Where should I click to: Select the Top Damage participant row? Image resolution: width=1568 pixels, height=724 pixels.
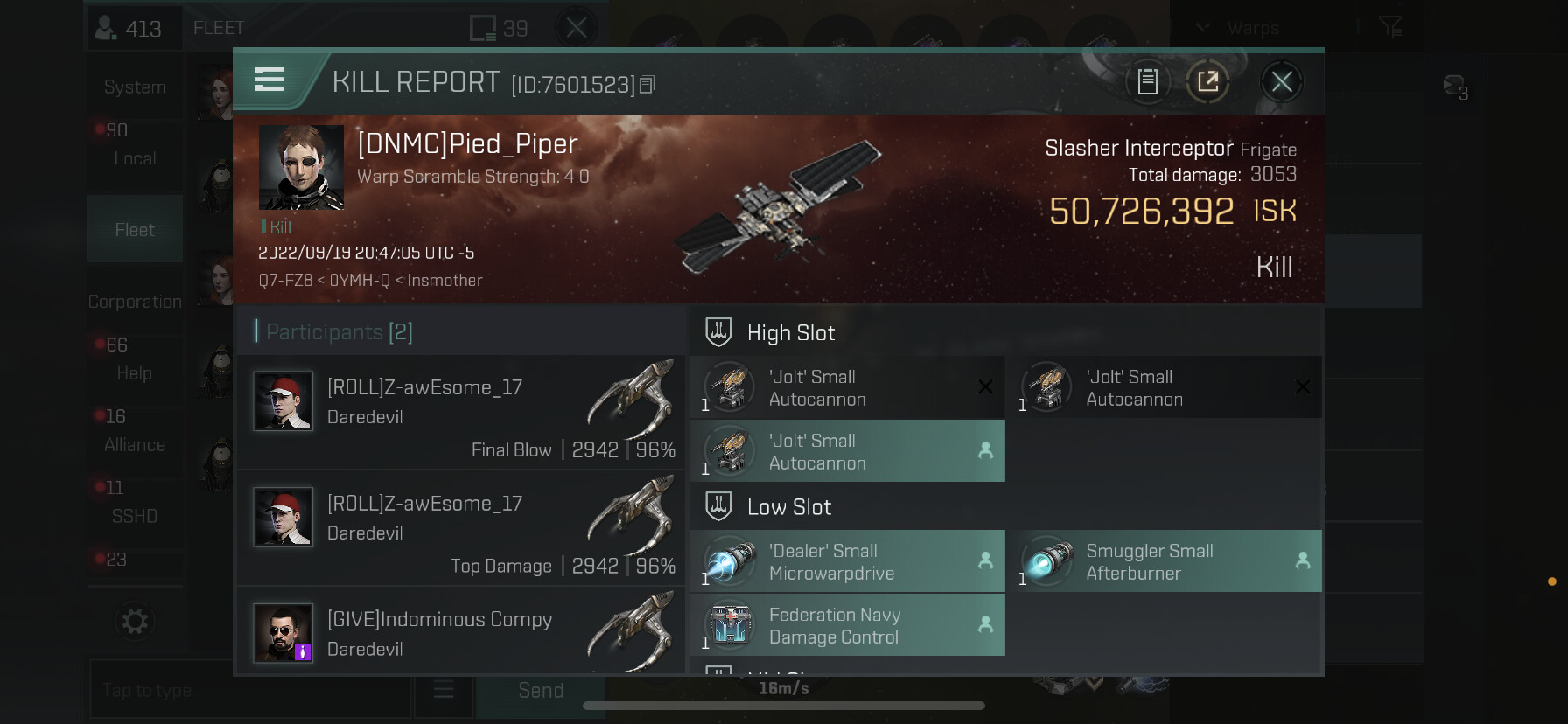point(461,527)
